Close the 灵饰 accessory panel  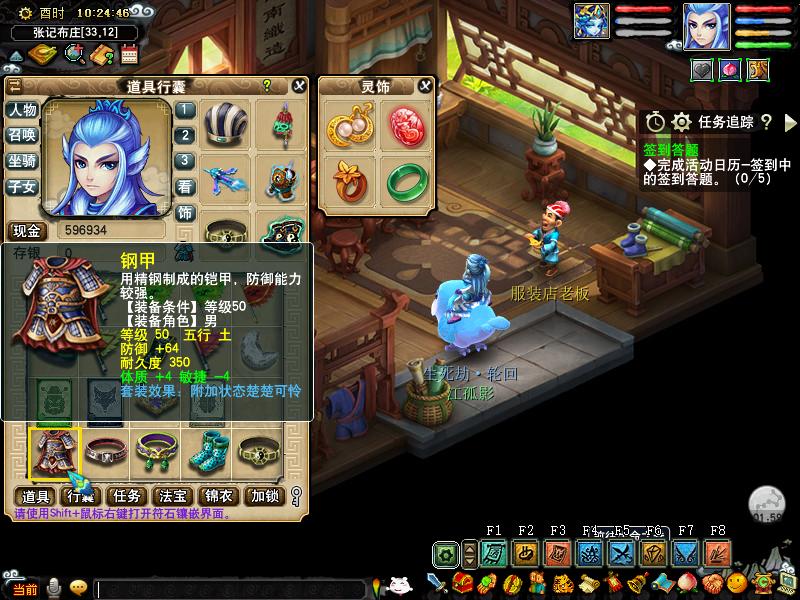click(425, 86)
